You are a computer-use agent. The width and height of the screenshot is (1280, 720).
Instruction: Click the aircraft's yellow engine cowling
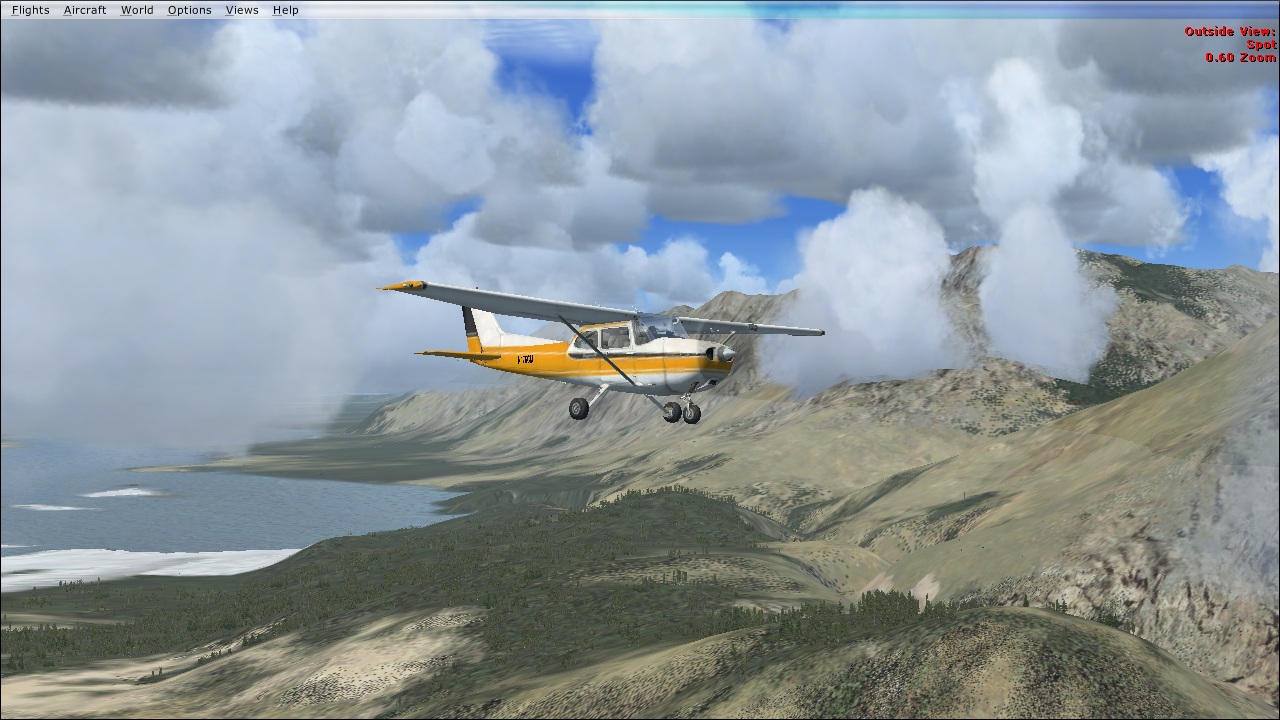(700, 365)
